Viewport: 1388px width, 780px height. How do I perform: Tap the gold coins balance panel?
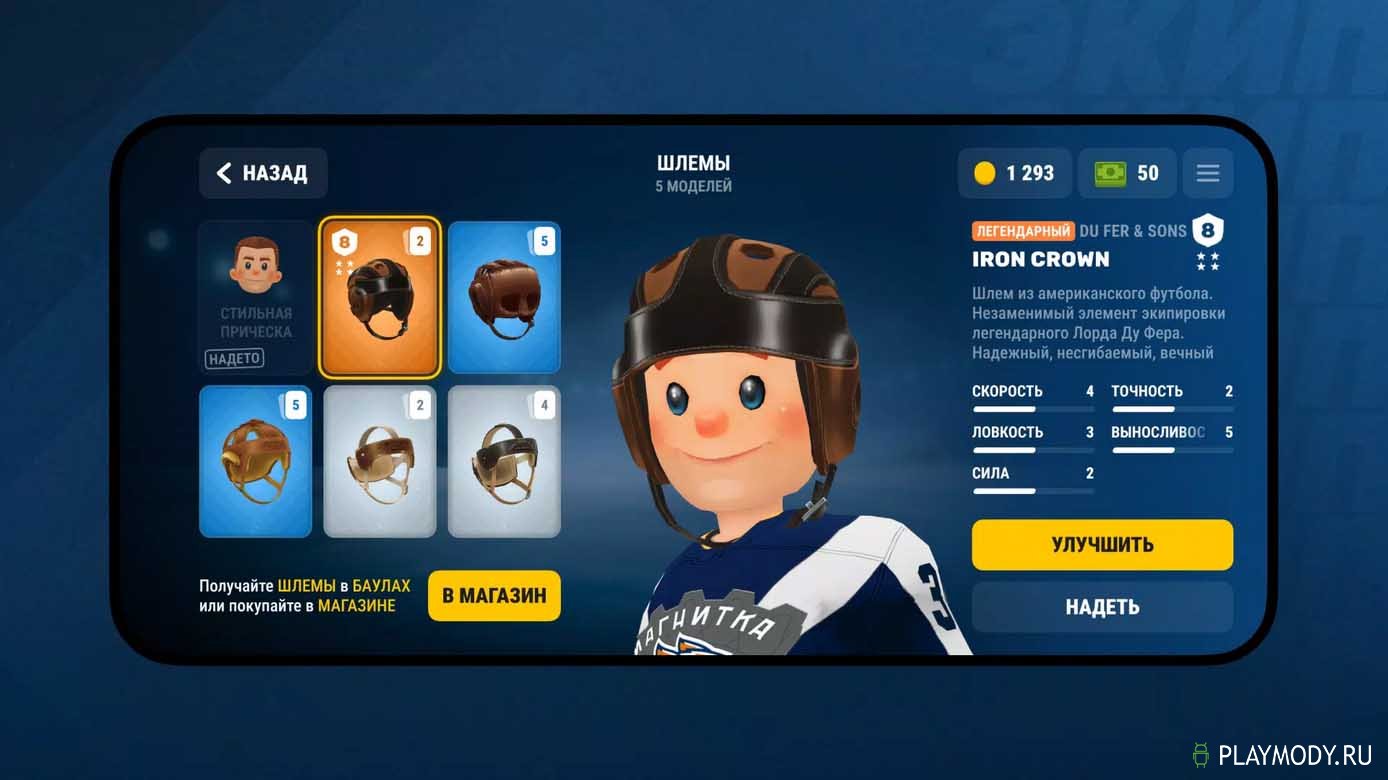pyautogui.click(x=1014, y=173)
